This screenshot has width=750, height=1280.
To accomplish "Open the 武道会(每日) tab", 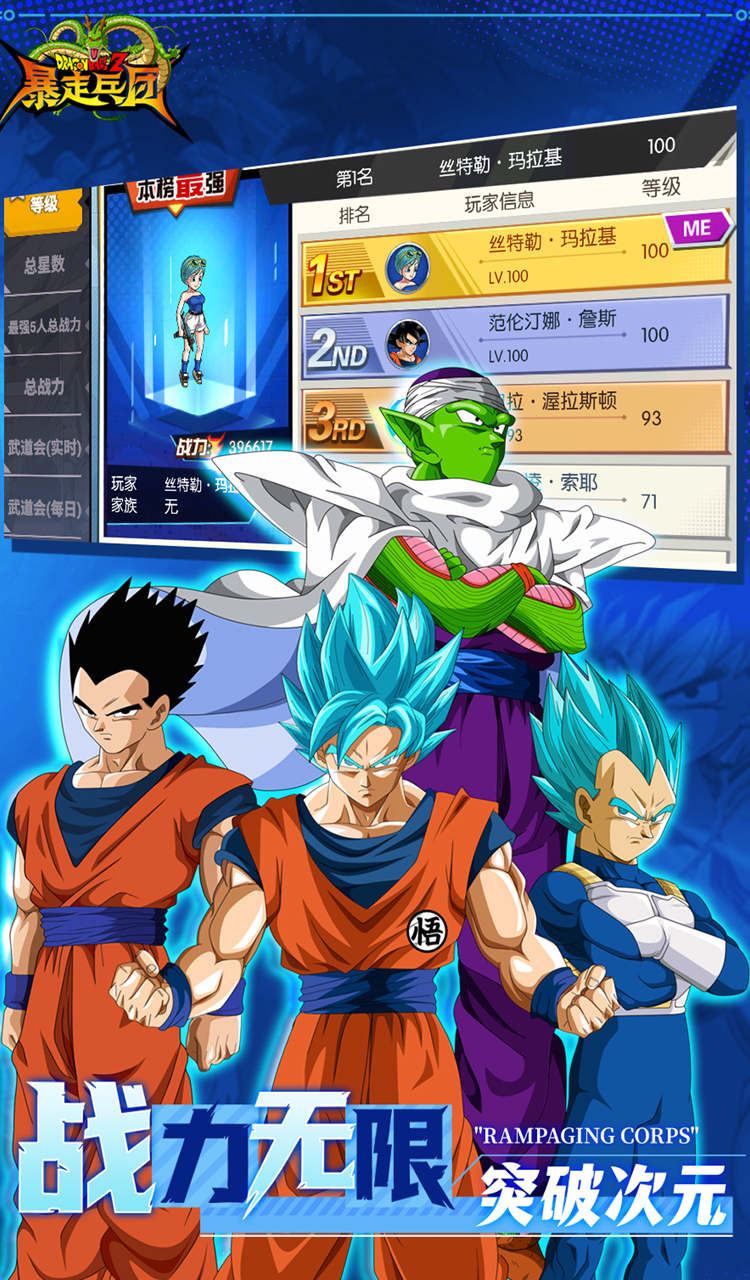I will click(45, 508).
